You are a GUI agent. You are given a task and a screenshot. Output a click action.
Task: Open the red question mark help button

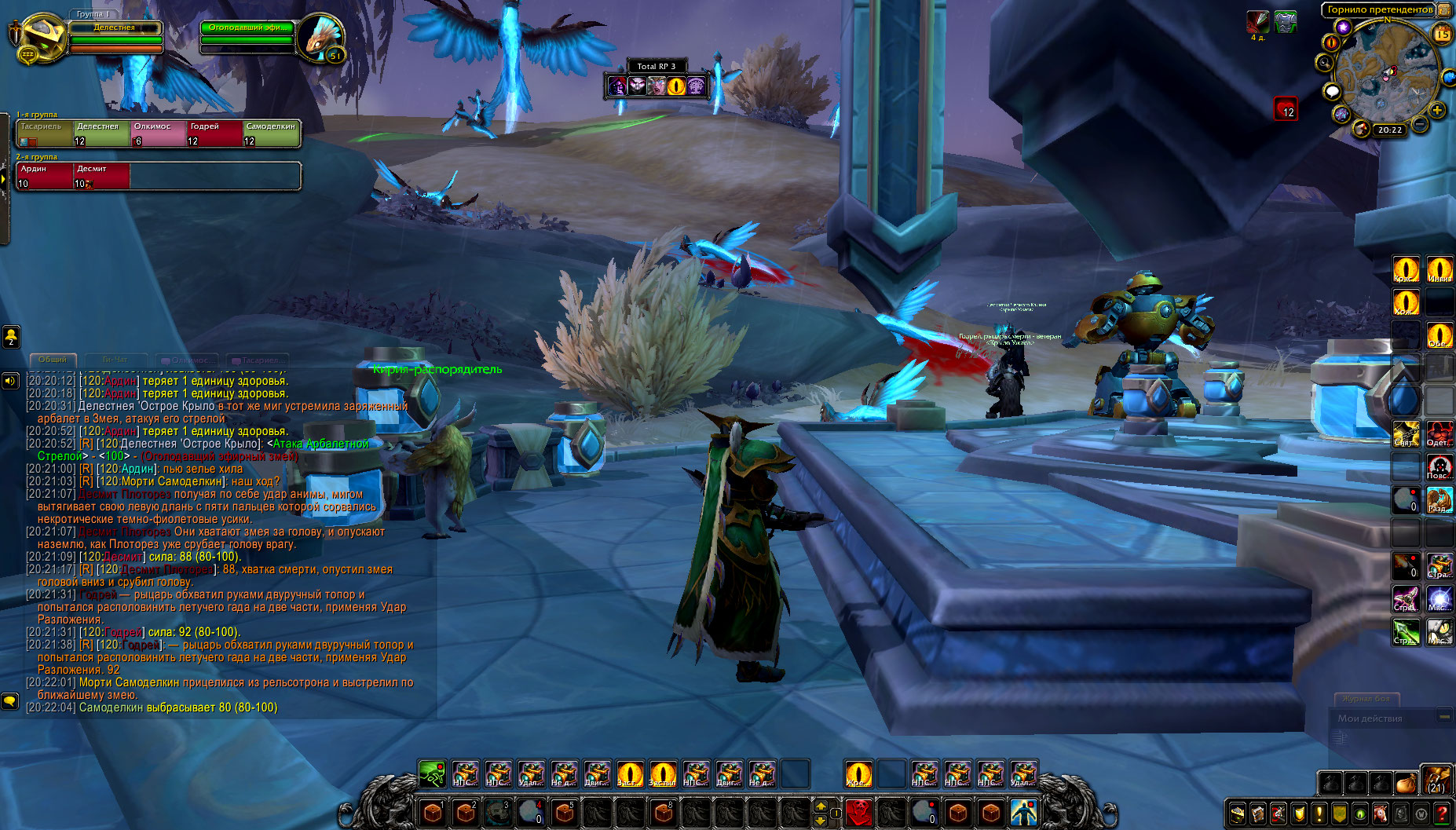pyautogui.click(x=1442, y=814)
